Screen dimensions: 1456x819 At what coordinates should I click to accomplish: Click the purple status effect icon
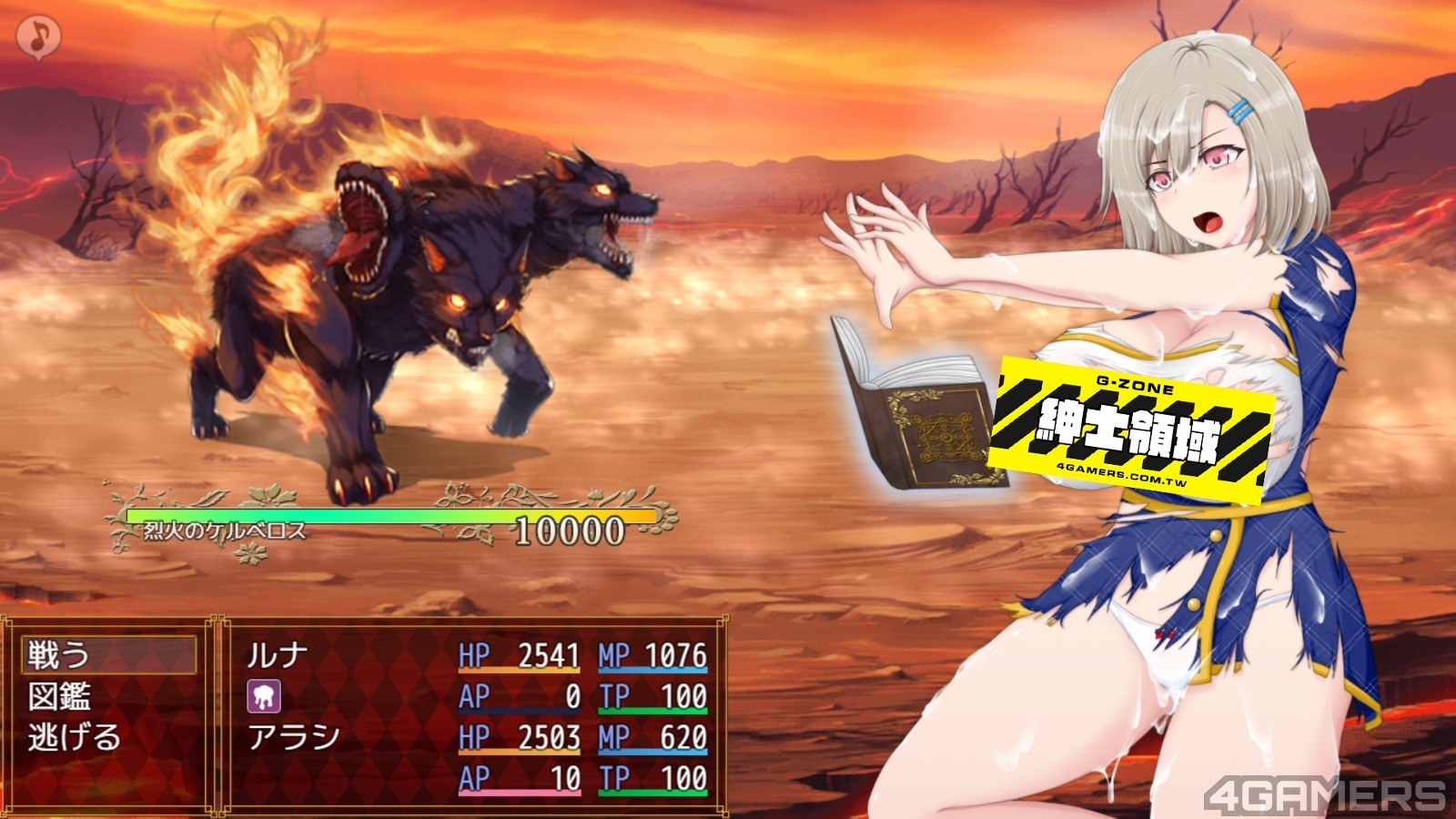264,696
